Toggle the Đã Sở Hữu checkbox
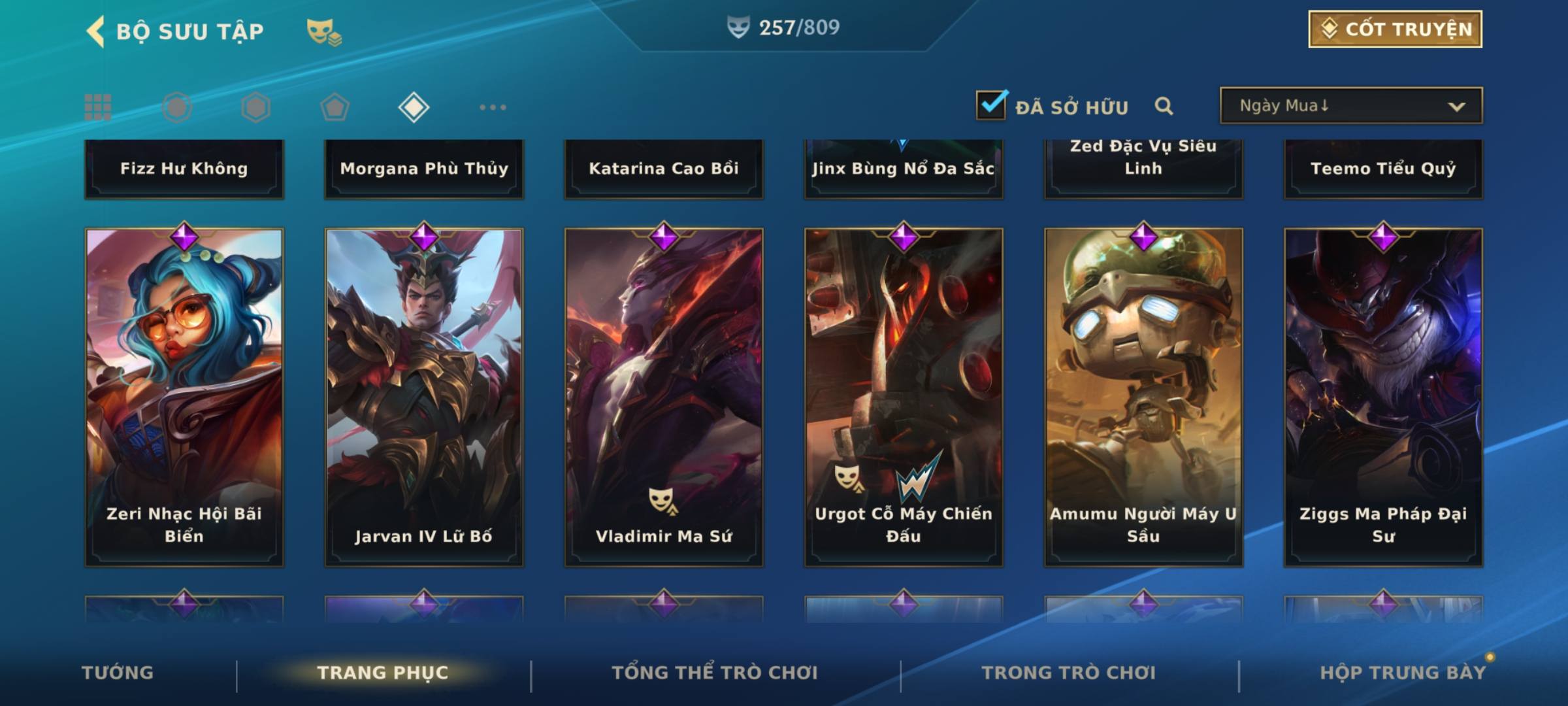The height and width of the screenshot is (706, 1568). pos(991,105)
